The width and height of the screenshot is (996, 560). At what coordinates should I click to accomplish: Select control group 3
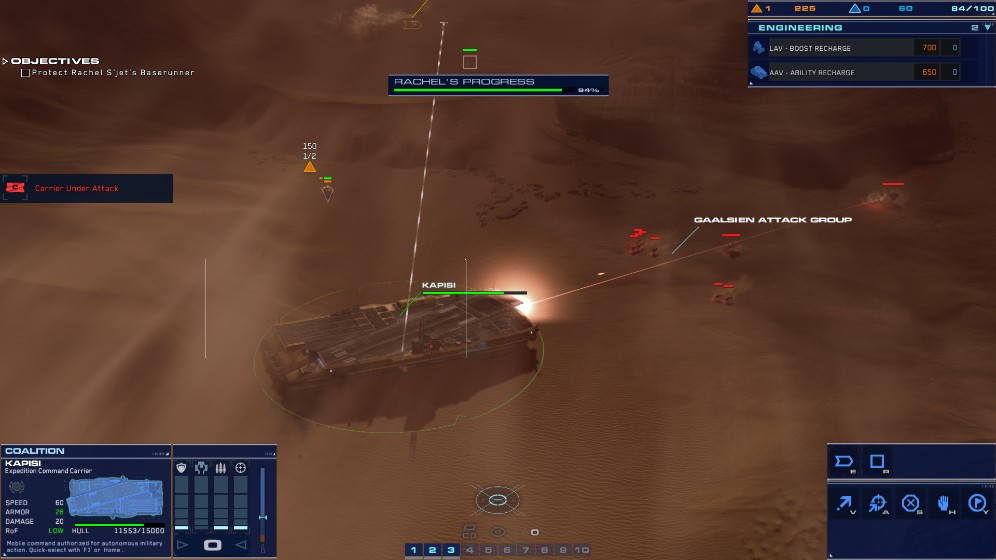click(451, 550)
